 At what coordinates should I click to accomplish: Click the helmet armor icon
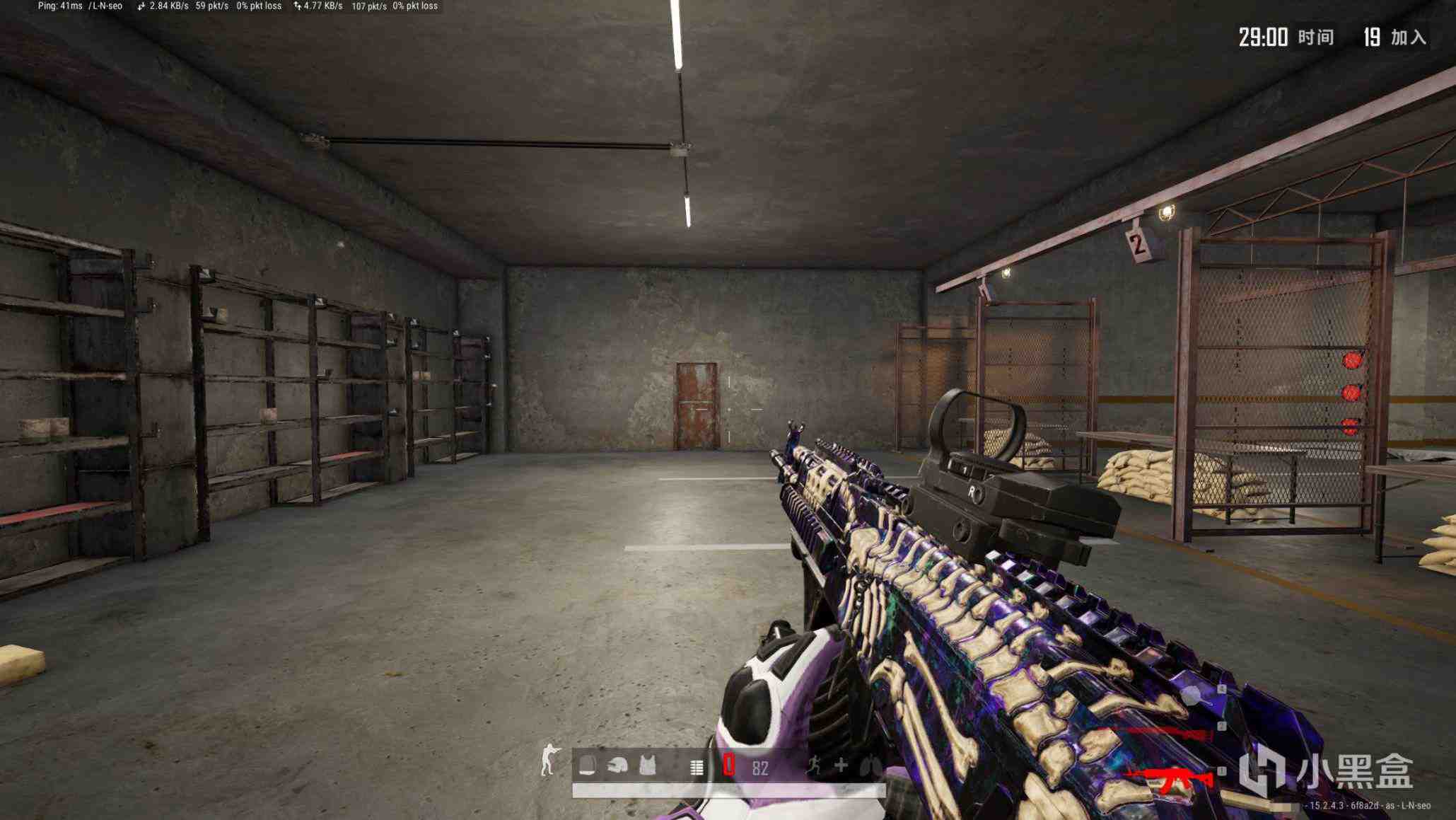pos(617,766)
